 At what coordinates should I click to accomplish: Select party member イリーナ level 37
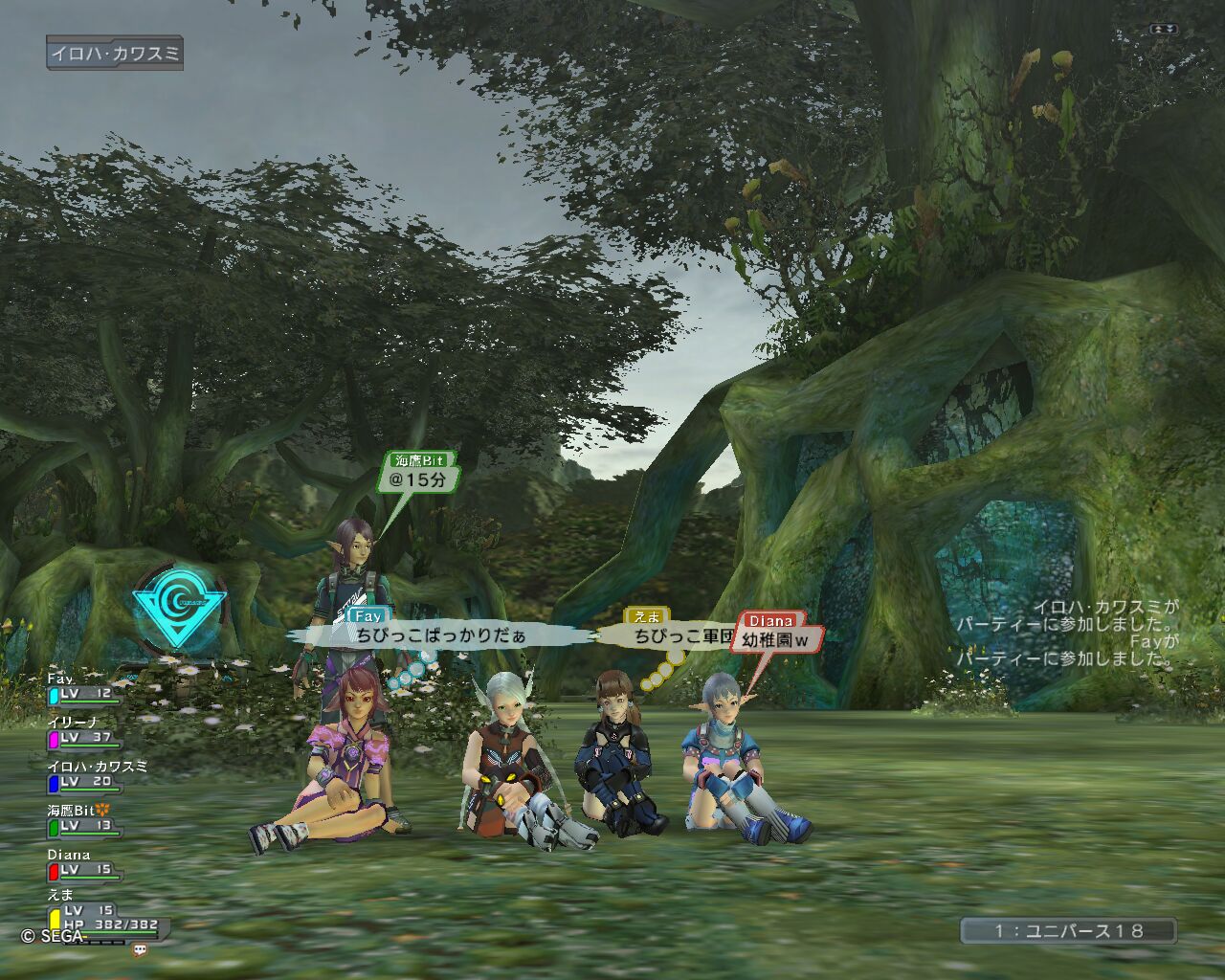click(83, 735)
